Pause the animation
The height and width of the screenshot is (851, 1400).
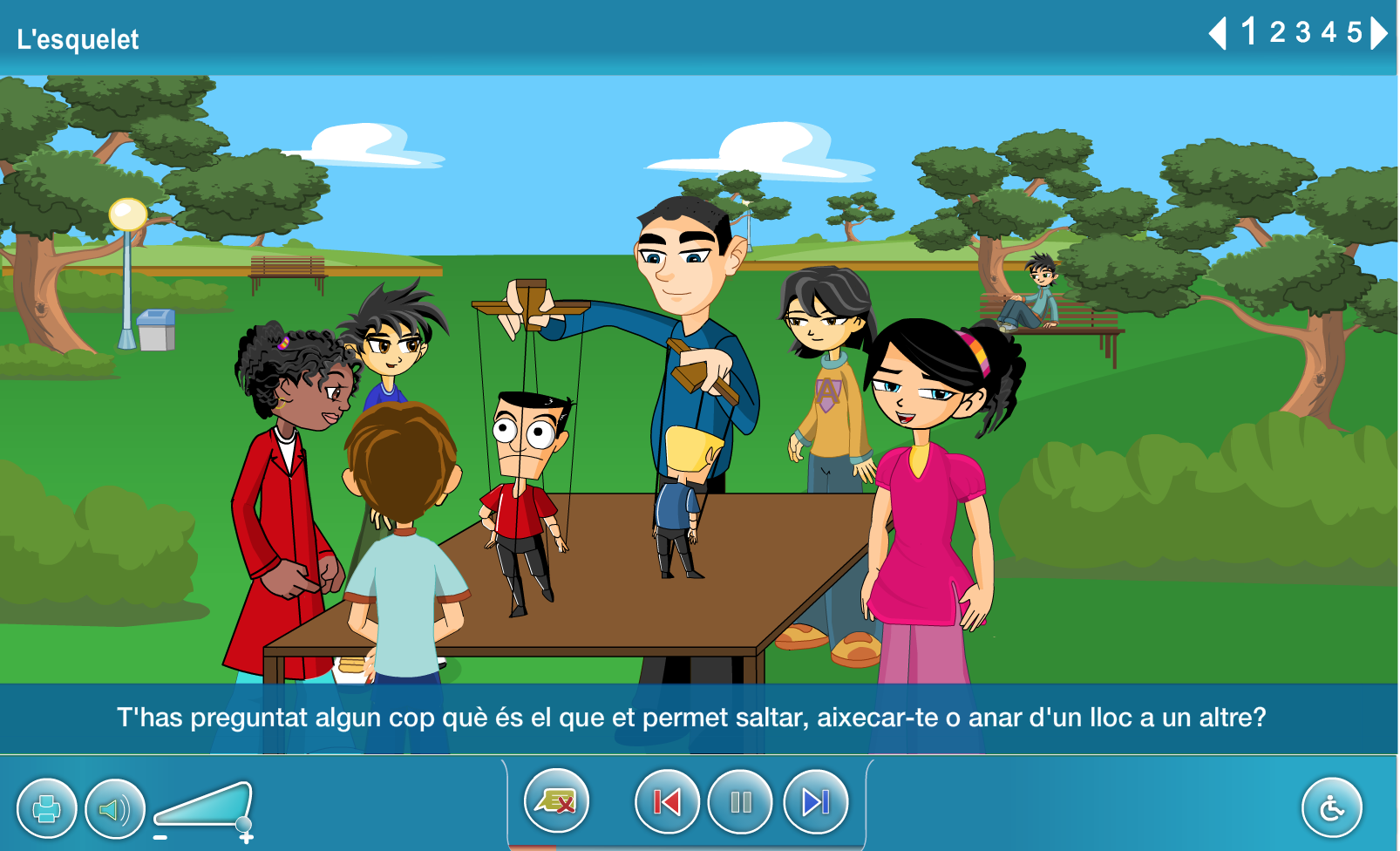pos(741,801)
